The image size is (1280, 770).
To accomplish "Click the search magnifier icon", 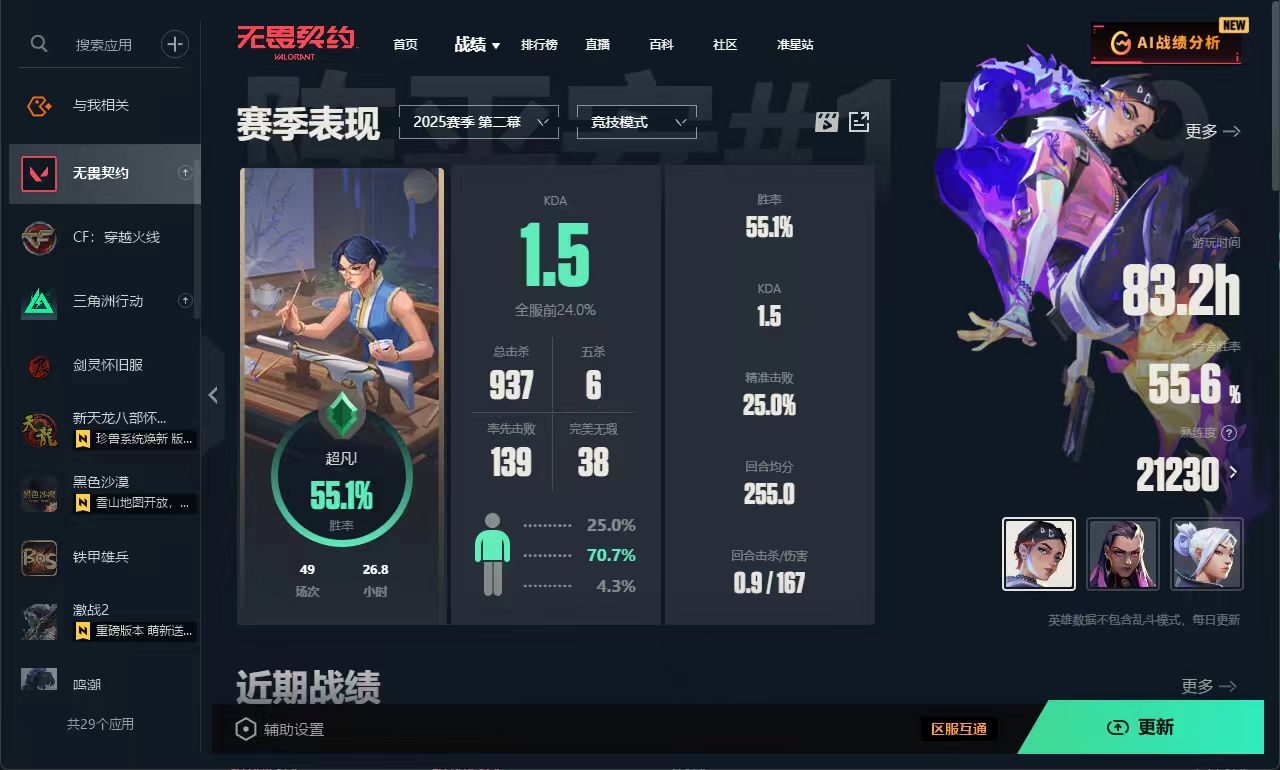I will tap(39, 44).
